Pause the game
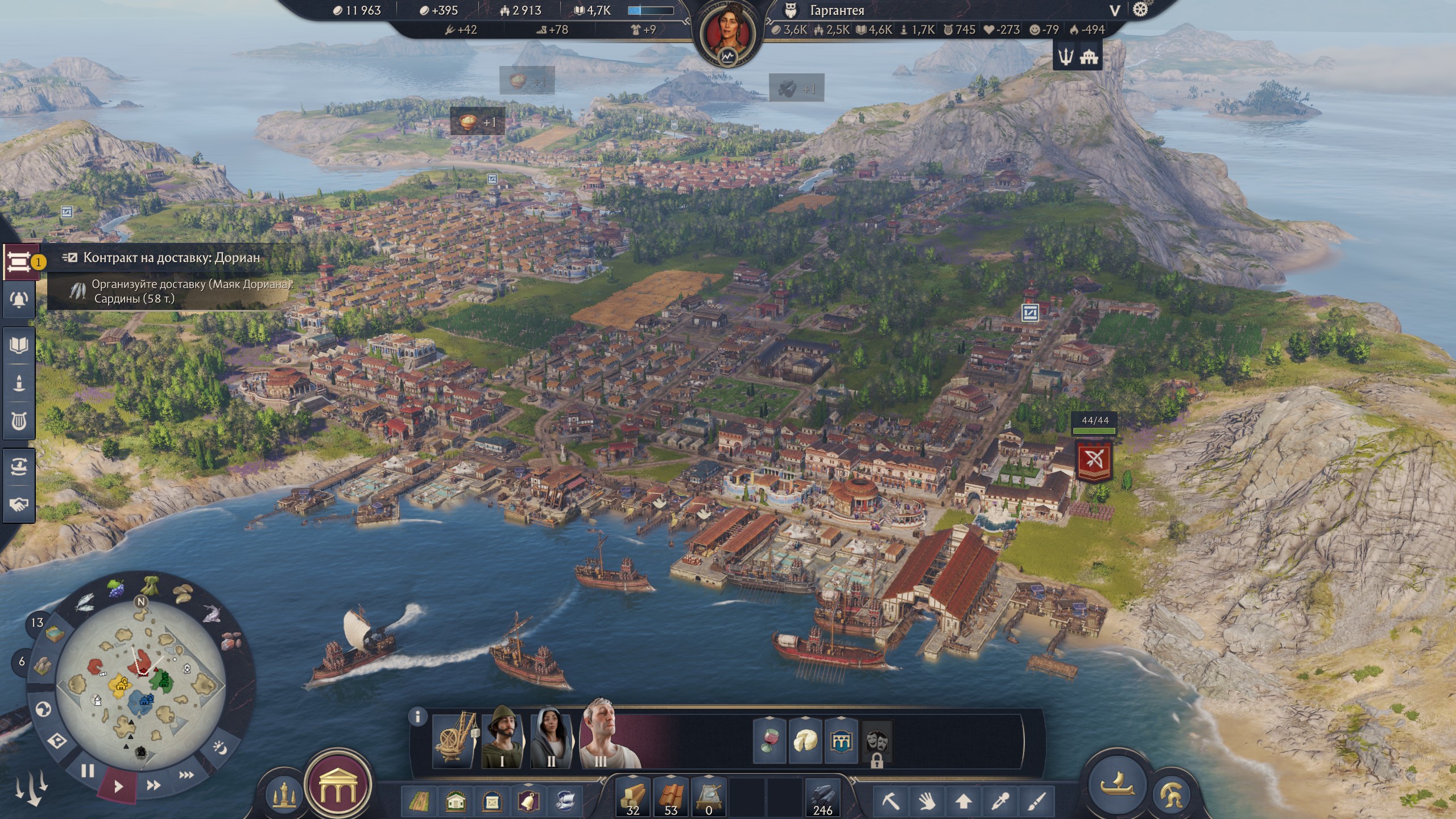This screenshot has height=819, width=1456. pos(88,771)
